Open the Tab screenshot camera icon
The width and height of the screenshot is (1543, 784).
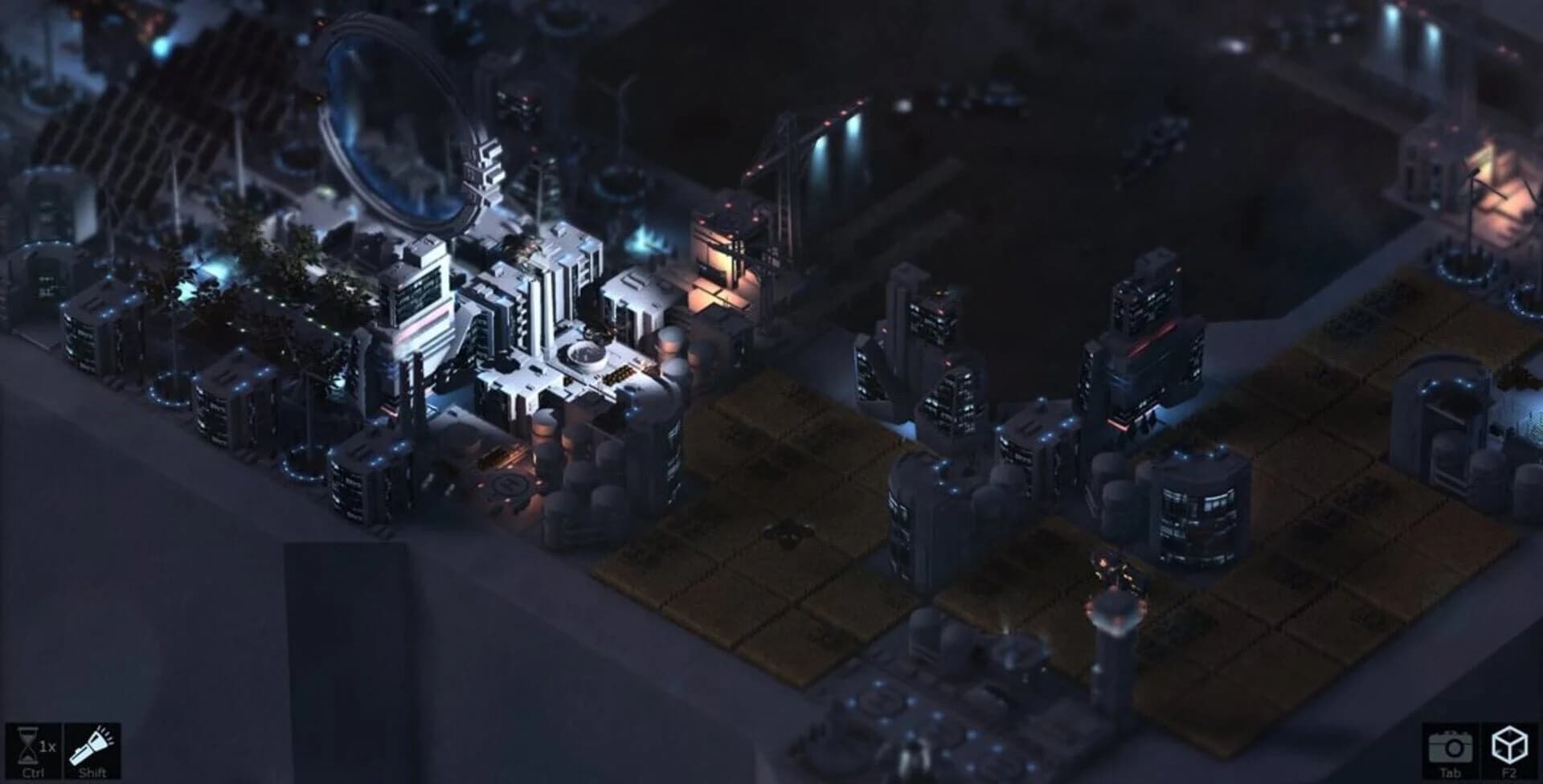pyautogui.click(x=1451, y=746)
